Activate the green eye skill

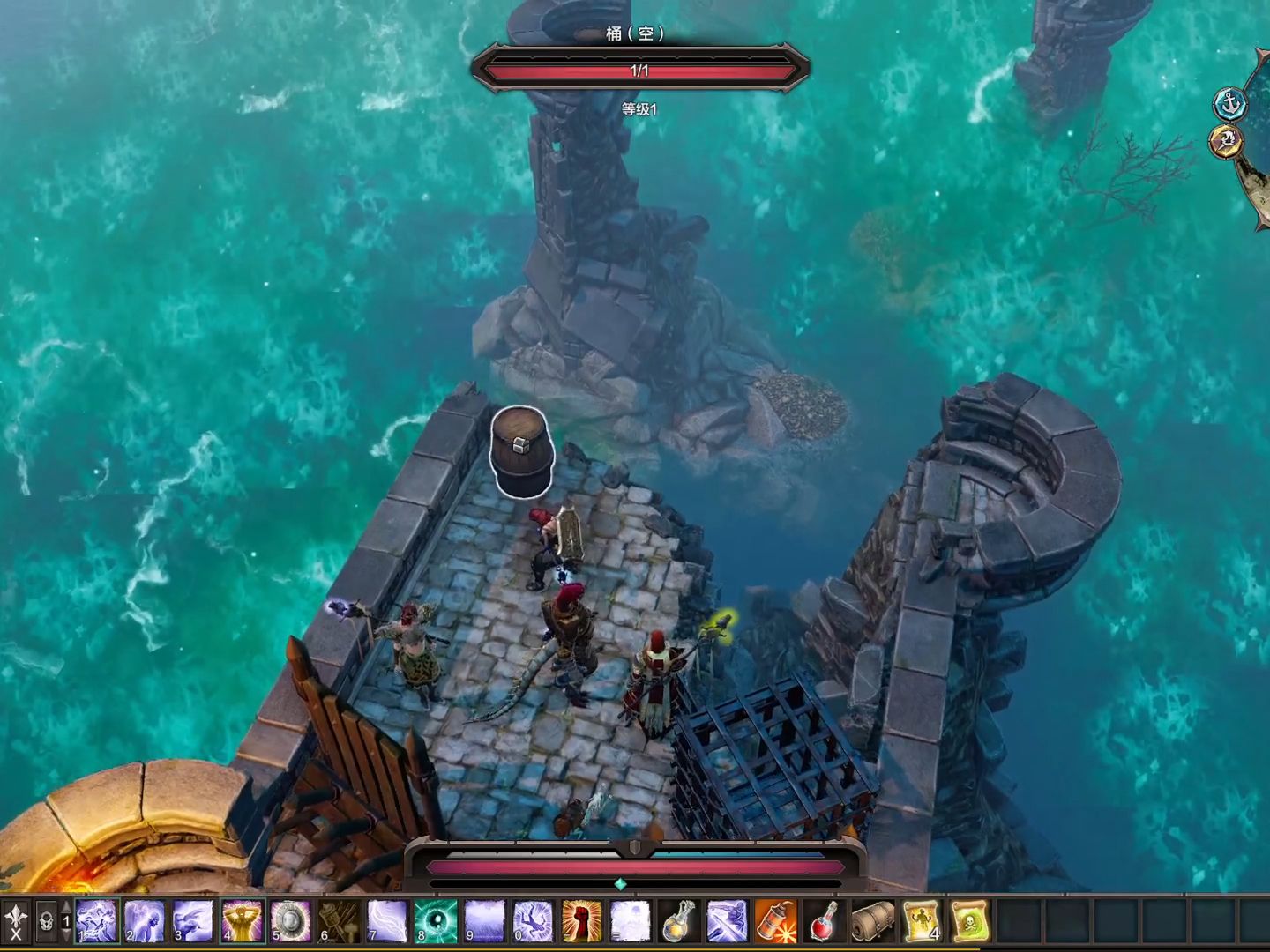coord(436,921)
